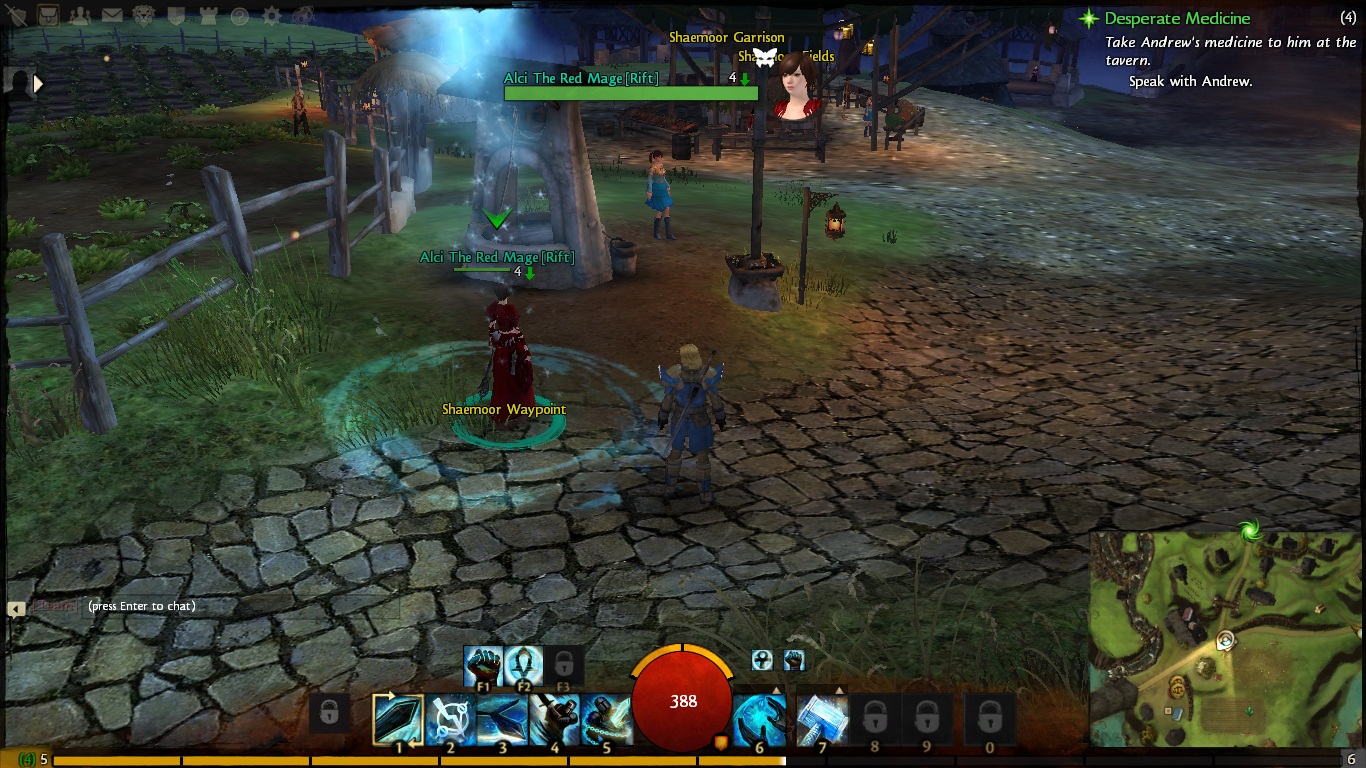Activate the hammer utility skill 7
This screenshot has width=1366, height=768.
tap(822, 719)
